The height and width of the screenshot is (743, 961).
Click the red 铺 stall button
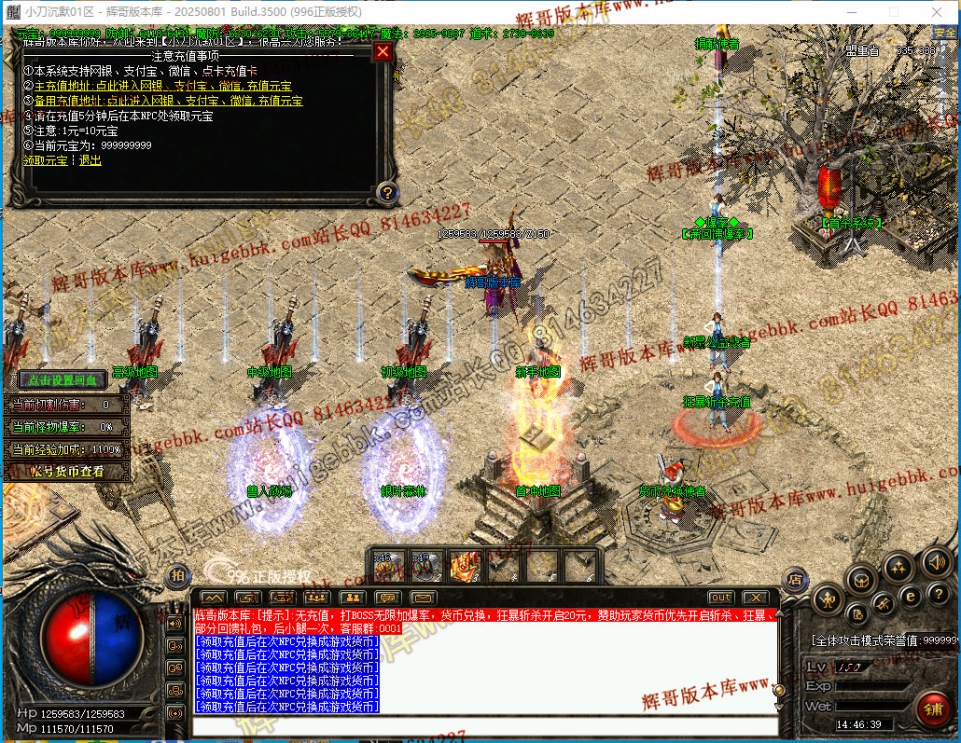click(x=934, y=710)
